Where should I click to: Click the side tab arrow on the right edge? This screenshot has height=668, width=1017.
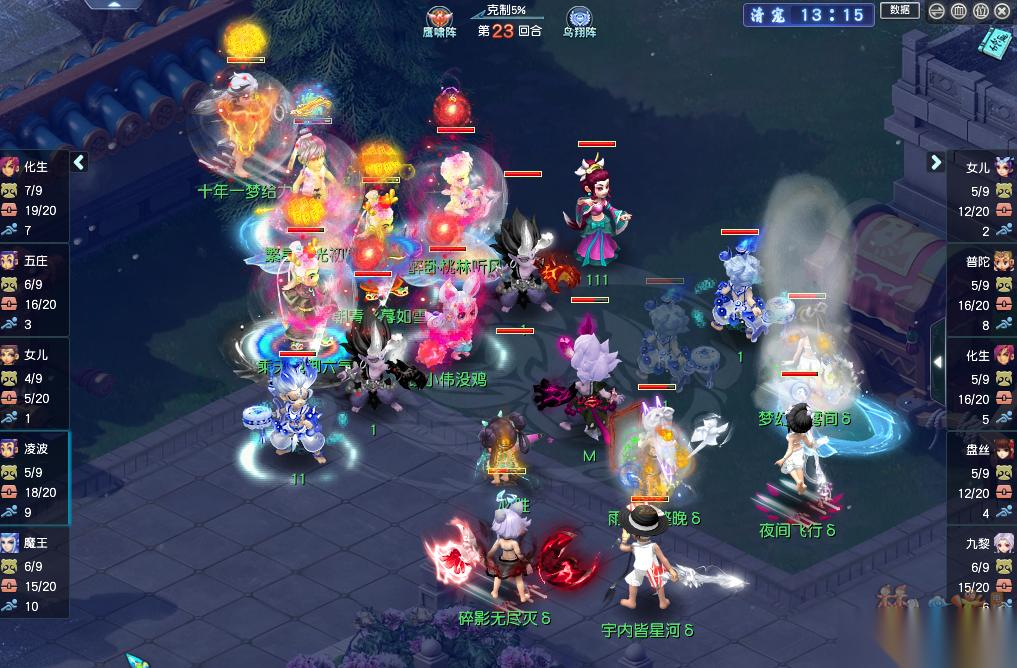938,361
